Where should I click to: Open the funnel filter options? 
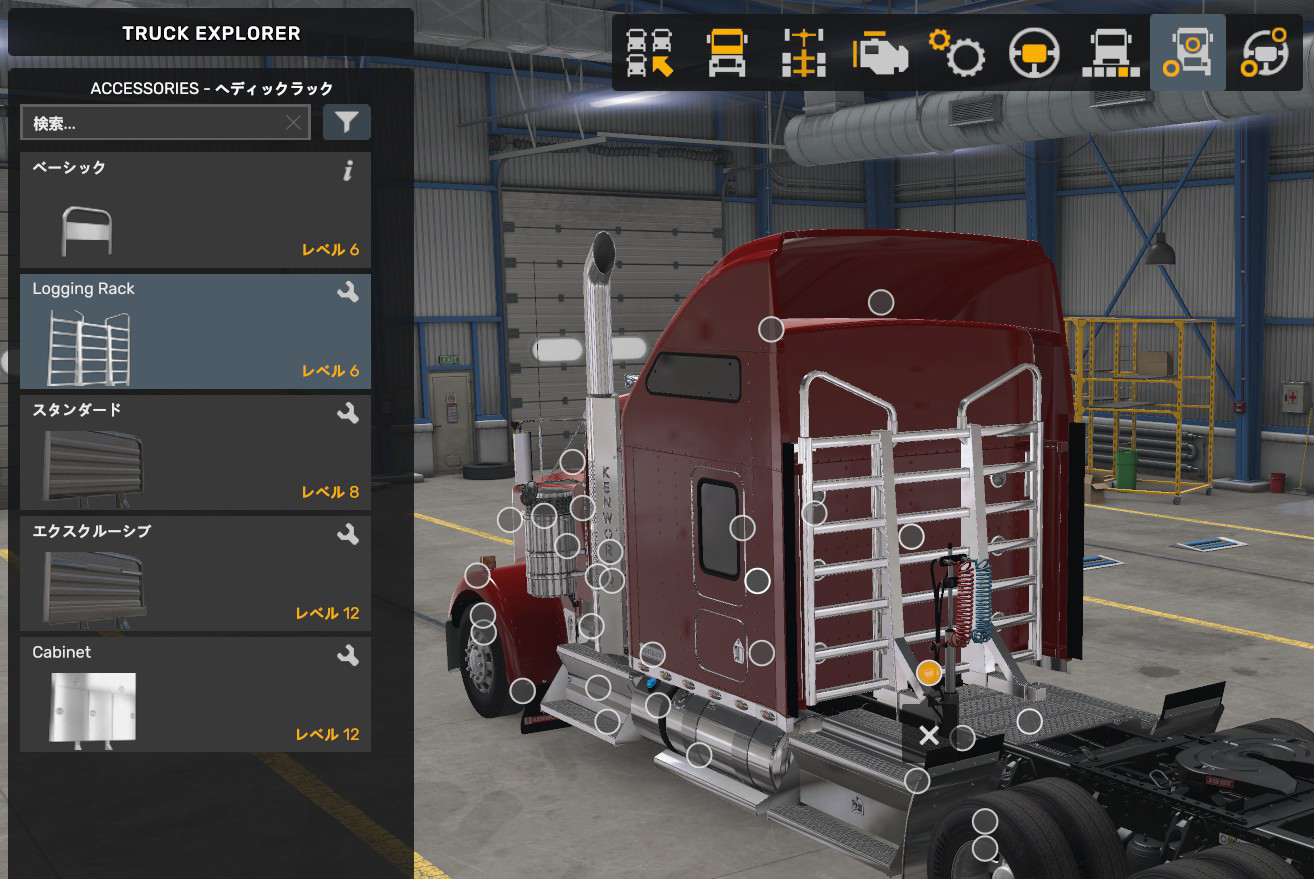tap(346, 122)
